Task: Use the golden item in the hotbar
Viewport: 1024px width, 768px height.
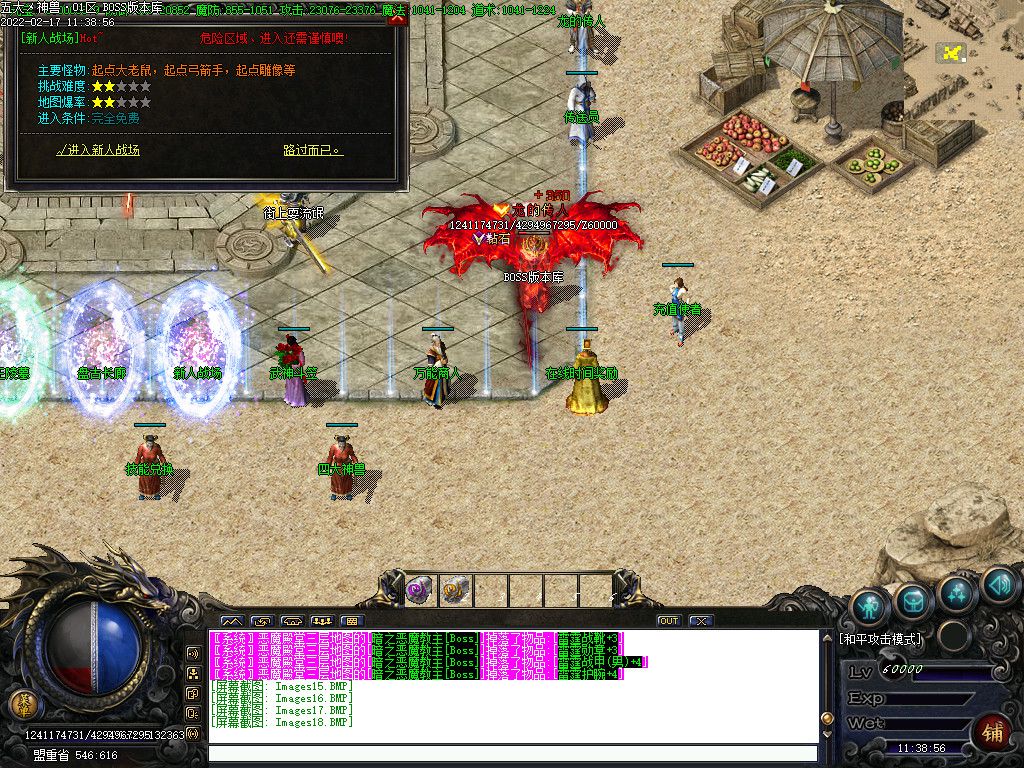Action: coord(455,589)
